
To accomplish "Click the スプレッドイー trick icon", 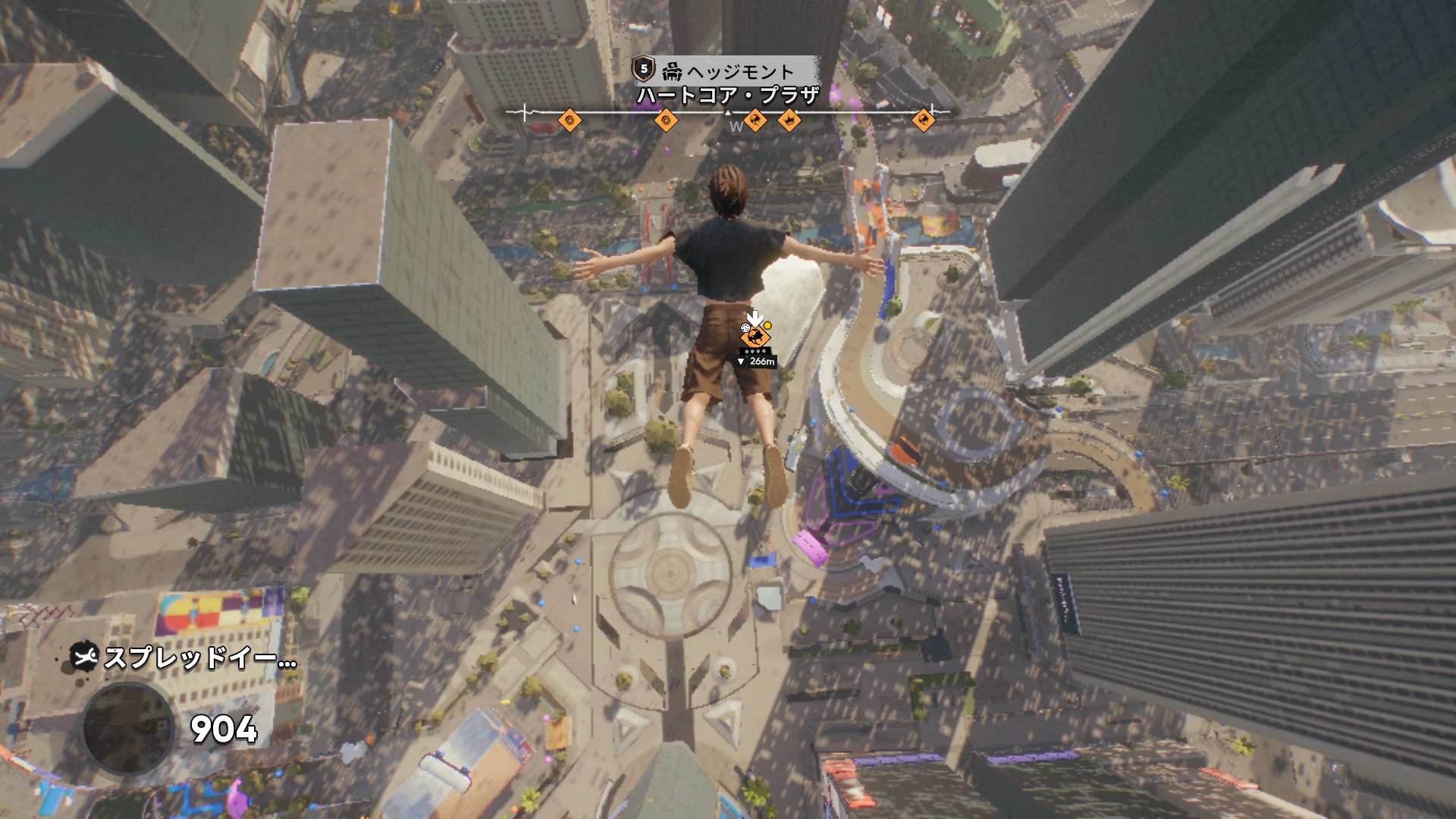I will click(84, 657).
